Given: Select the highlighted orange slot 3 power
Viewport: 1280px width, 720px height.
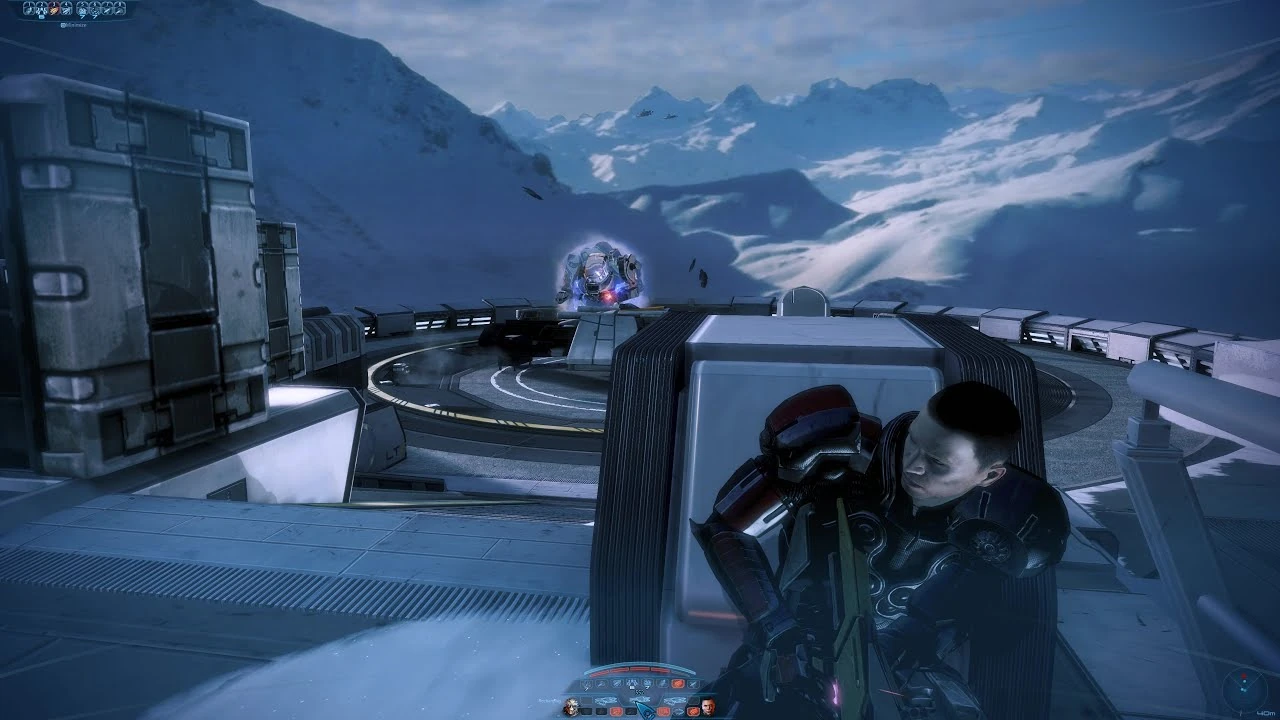Looking at the screenshot, I should pyautogui.click(x=54, y=9).
